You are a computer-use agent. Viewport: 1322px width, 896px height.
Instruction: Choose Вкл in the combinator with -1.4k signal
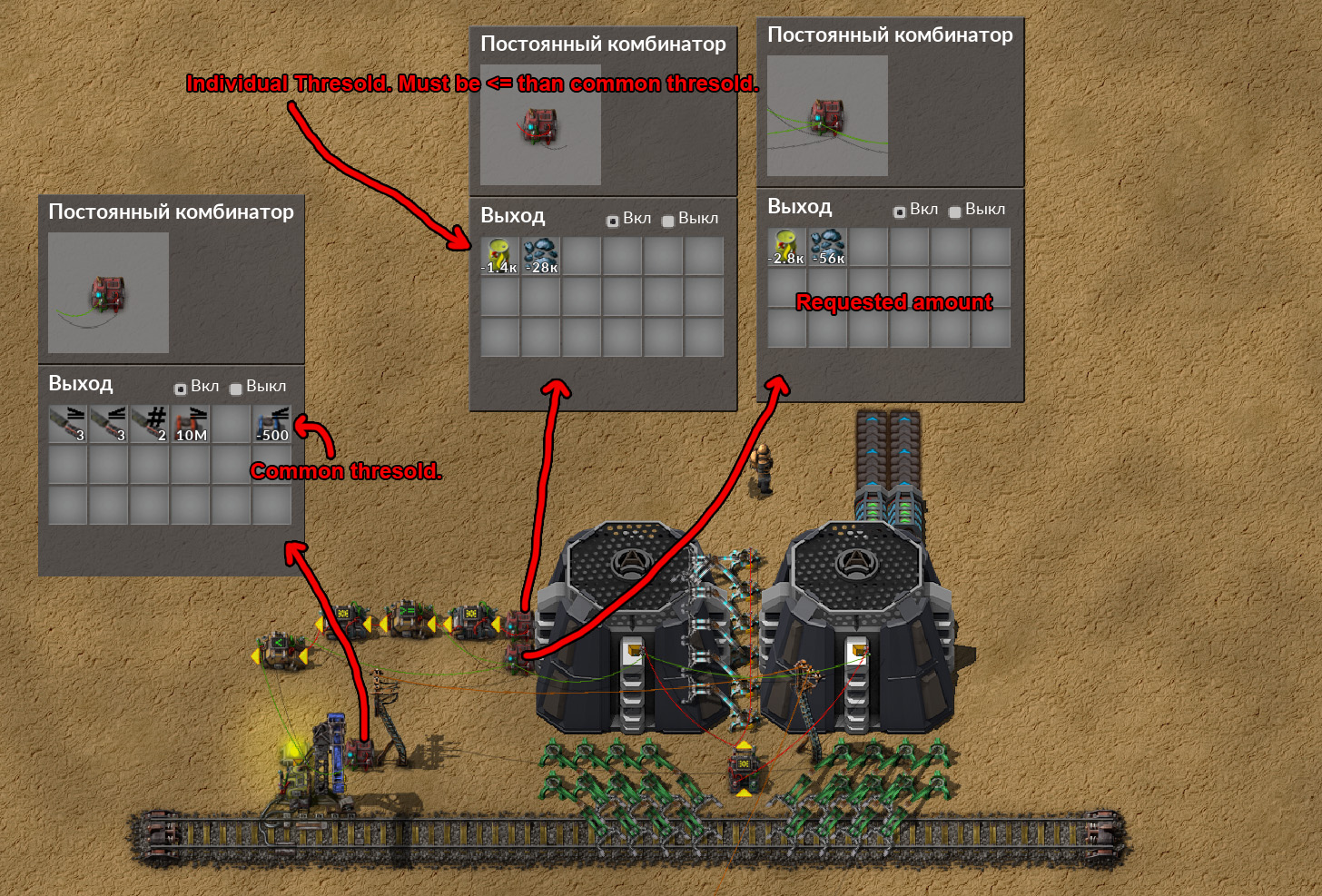pos(613,221)
